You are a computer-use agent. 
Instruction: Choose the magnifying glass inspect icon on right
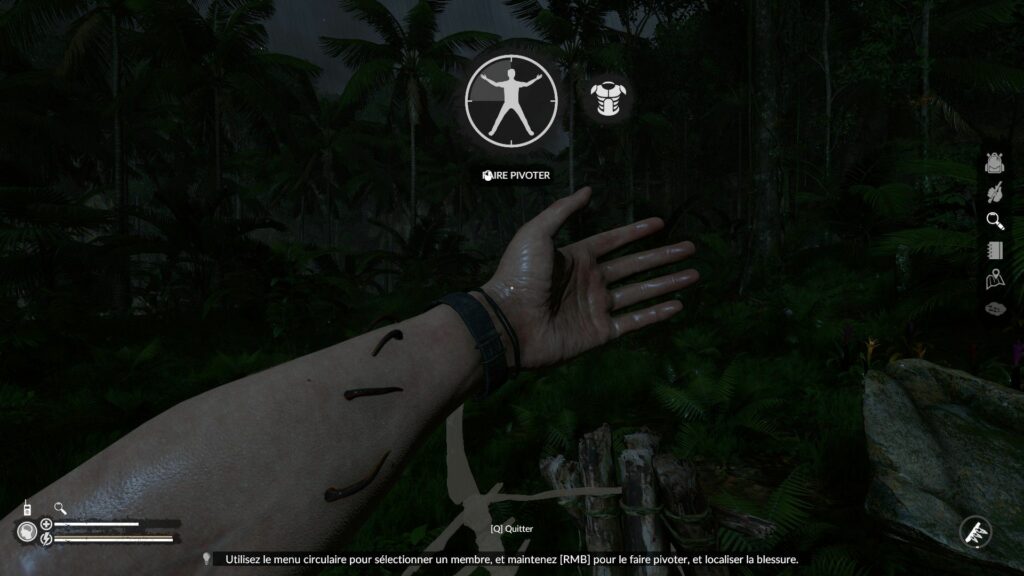tap(994, 220)
